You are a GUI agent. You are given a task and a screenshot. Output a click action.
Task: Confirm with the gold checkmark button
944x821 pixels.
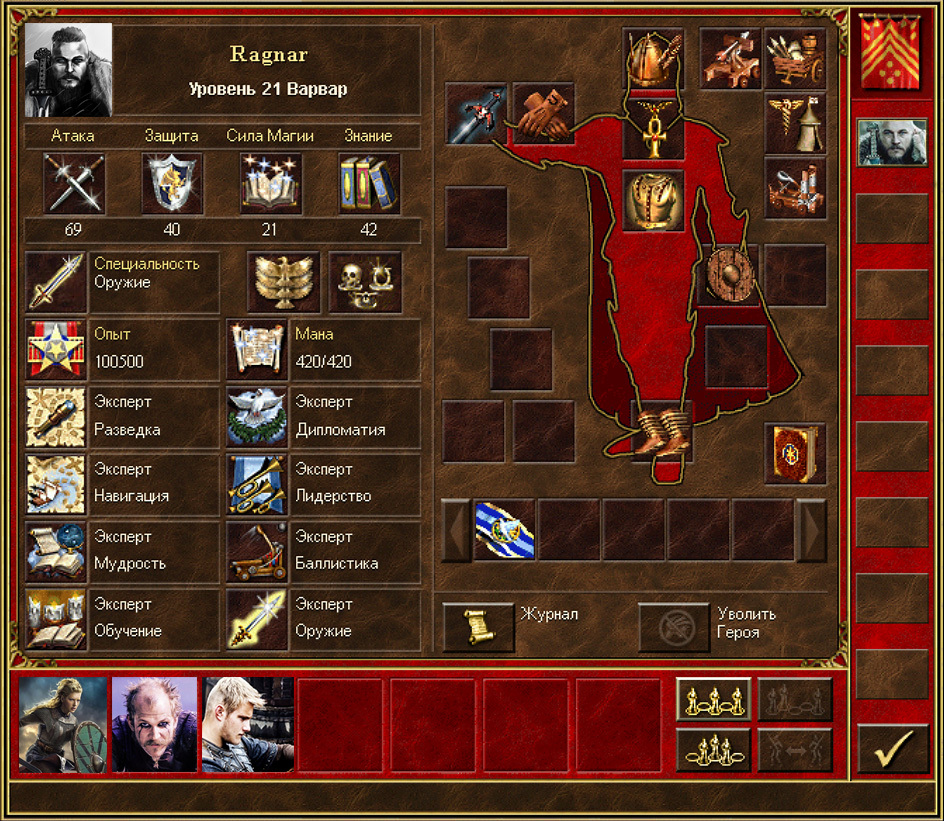(892, 750)
